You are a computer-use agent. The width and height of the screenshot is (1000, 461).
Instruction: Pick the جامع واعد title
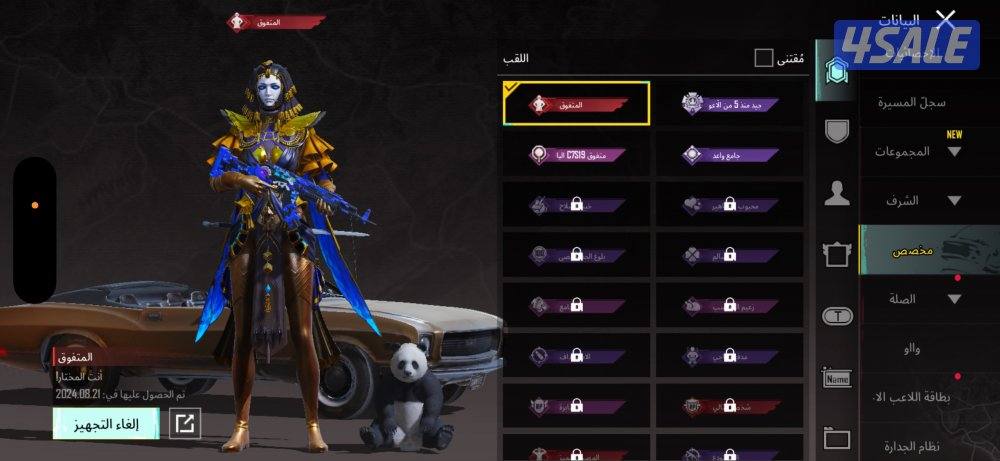[x=730, y=155]
